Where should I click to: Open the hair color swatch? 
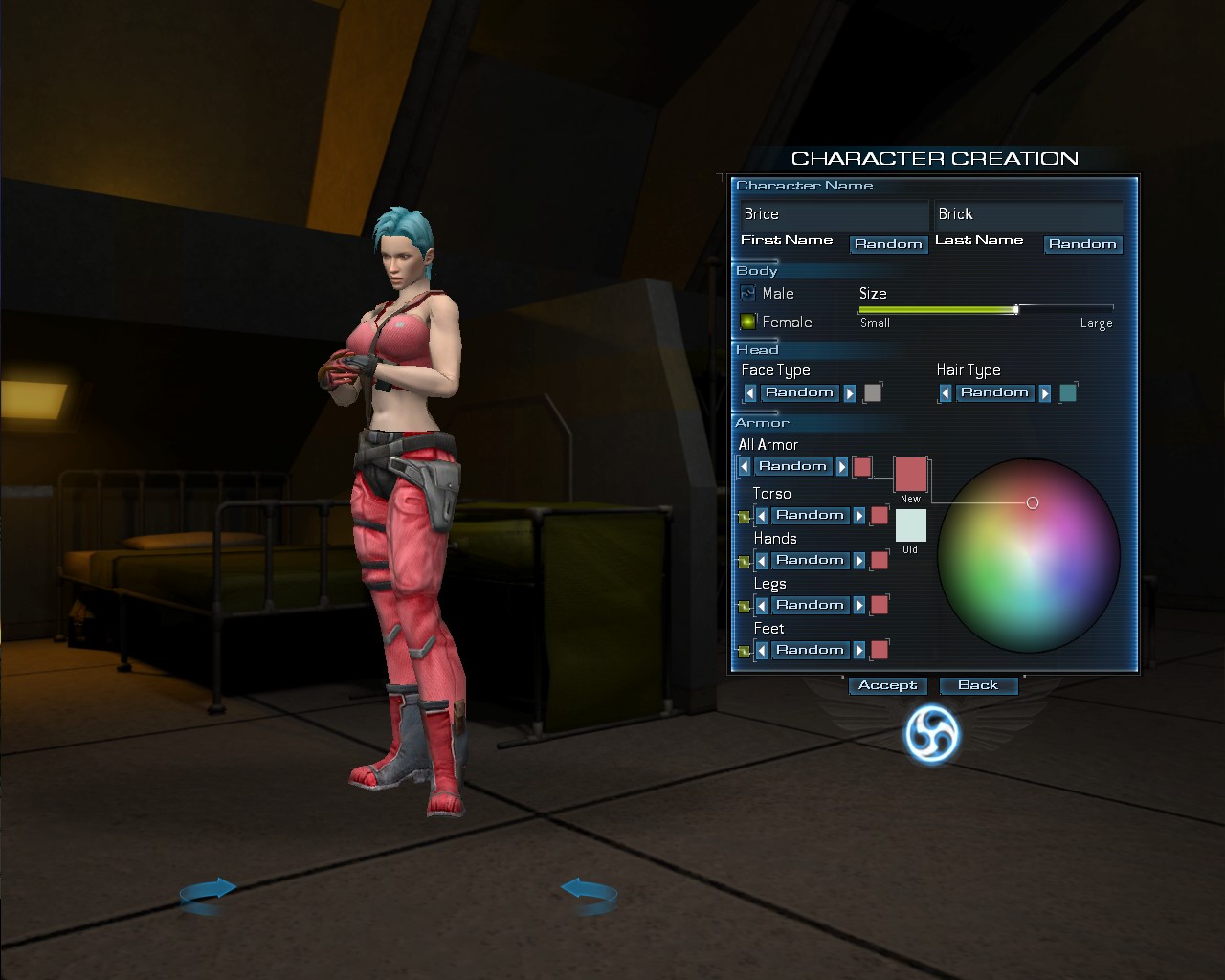pos(1068,392)
